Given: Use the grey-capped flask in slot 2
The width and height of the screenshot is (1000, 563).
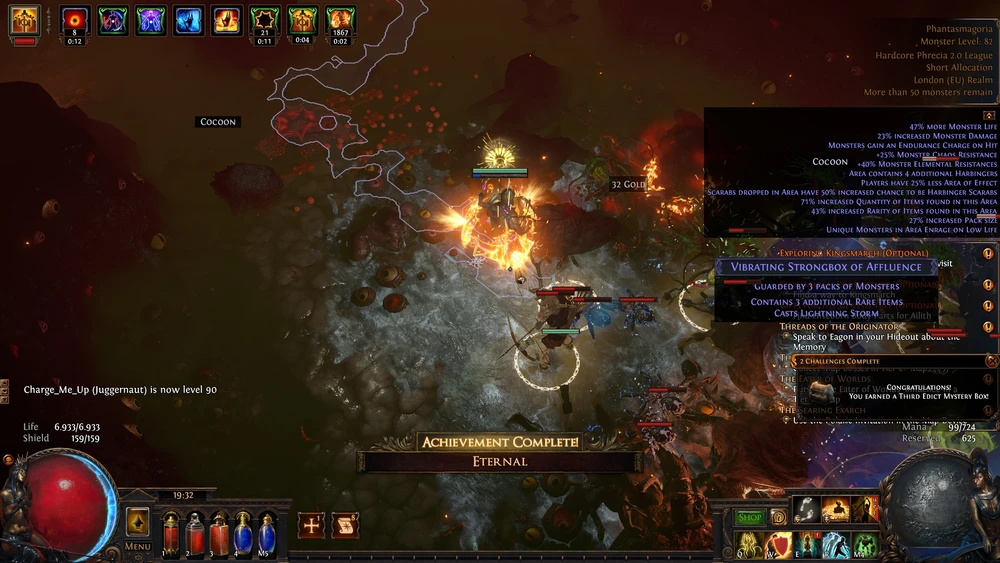Looking at the screenshot, I should tap(195, 533).
